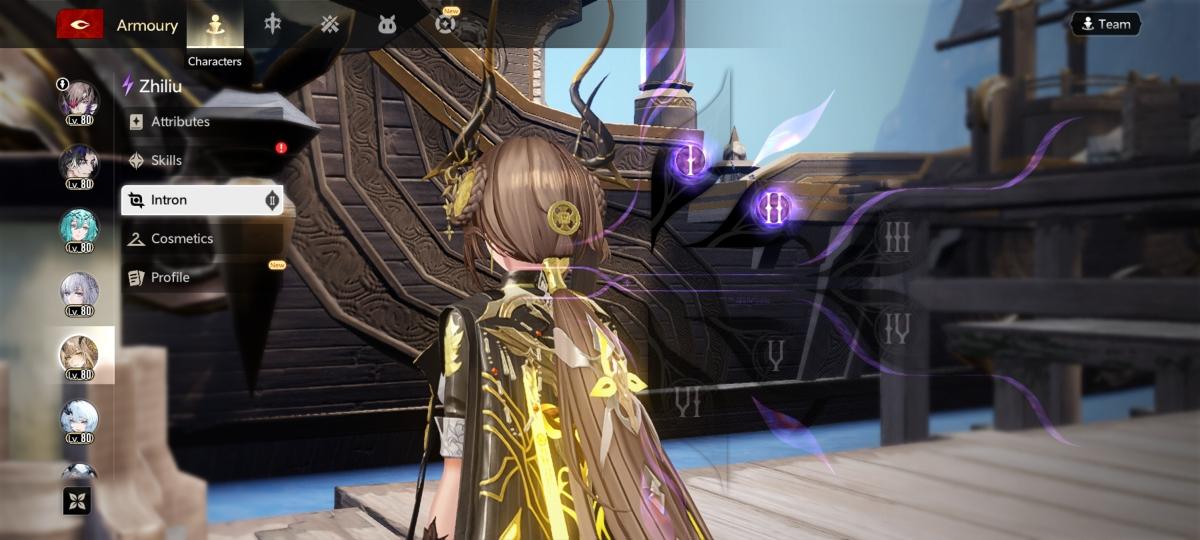
Task: Switch to the sword weapon tab
Action: tap(272, 25)
